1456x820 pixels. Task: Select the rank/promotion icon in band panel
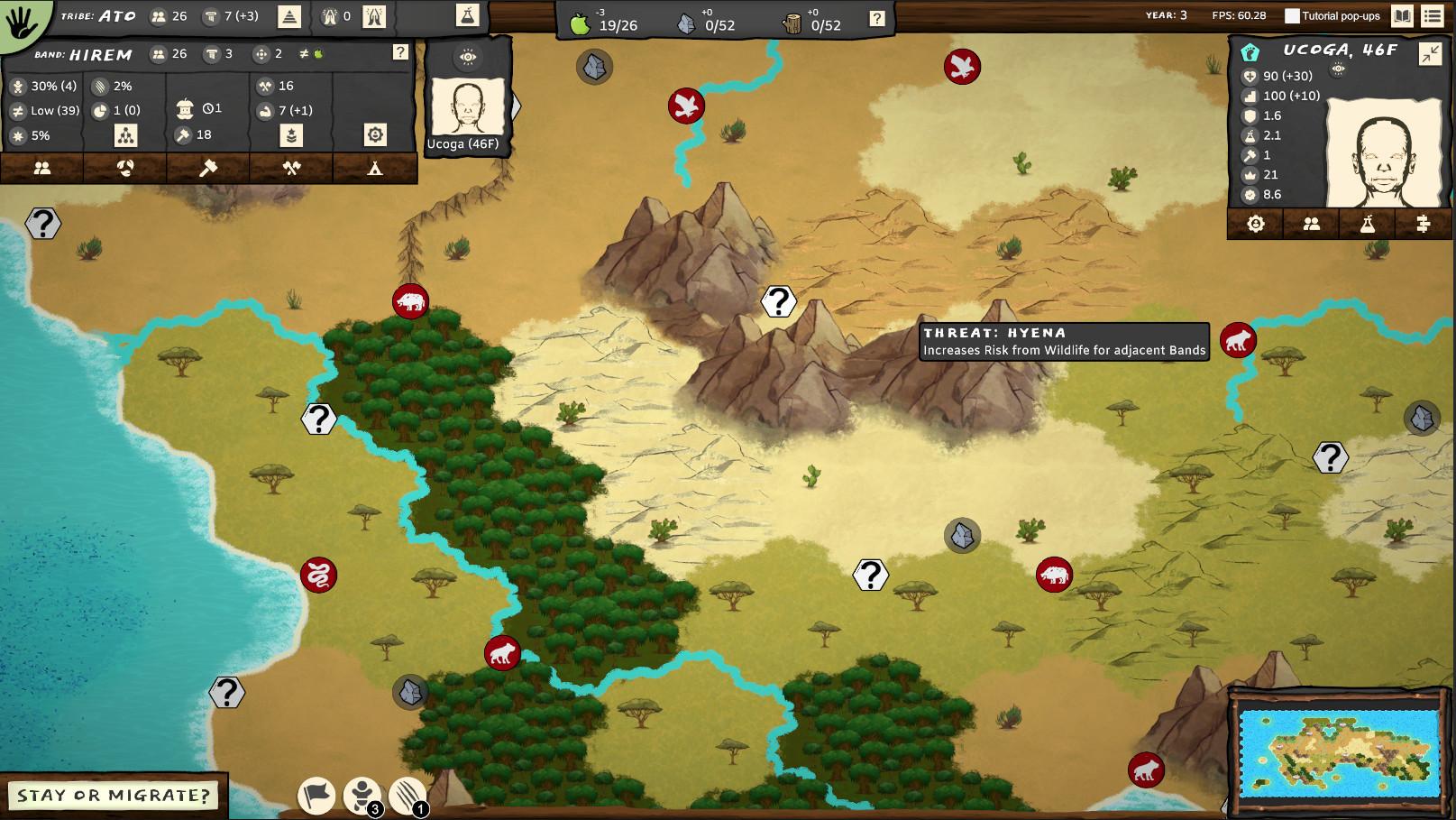pyautogui.click(x=292, y=135)
